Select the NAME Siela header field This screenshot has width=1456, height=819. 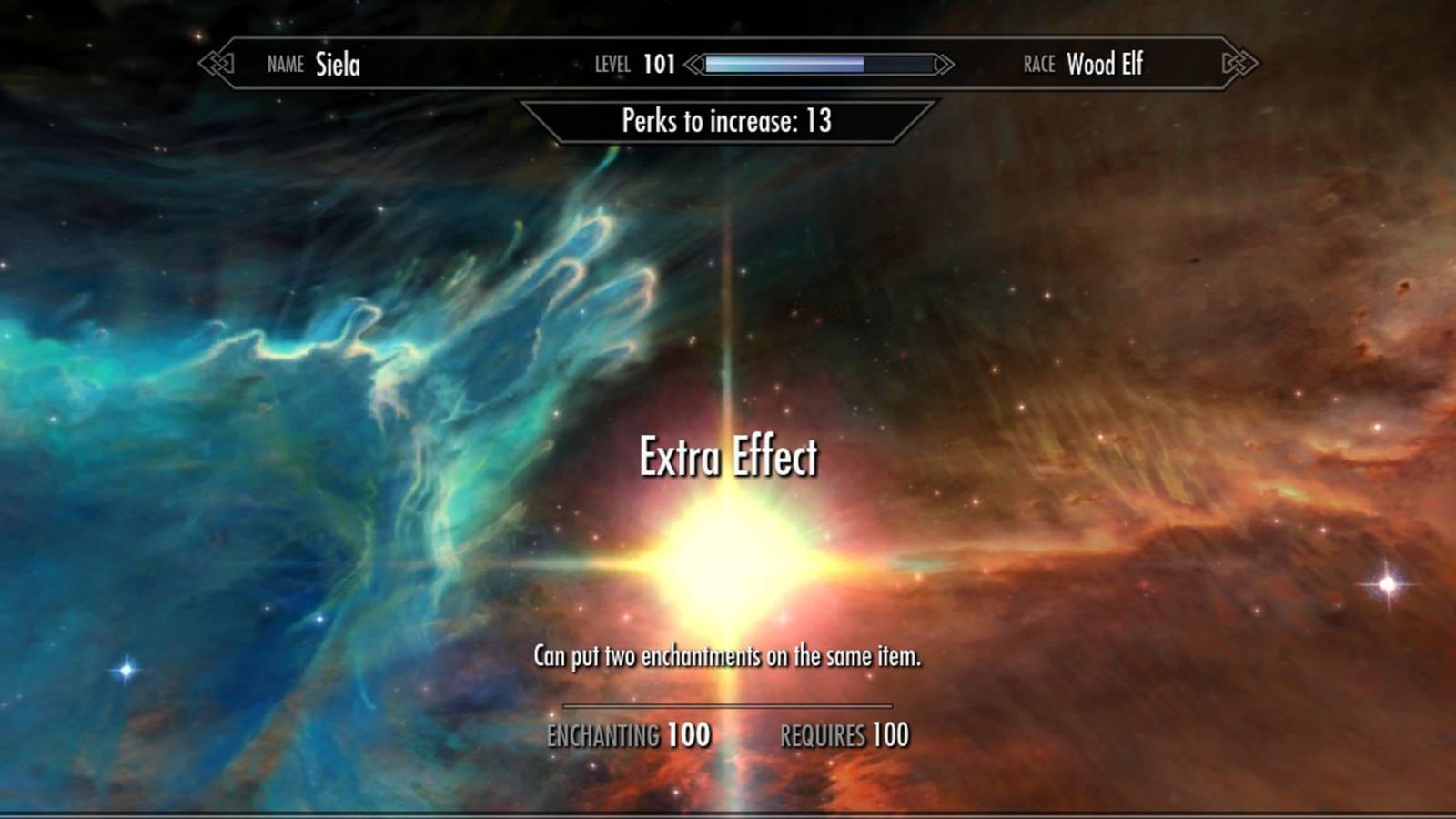click(x=314, y=64)
